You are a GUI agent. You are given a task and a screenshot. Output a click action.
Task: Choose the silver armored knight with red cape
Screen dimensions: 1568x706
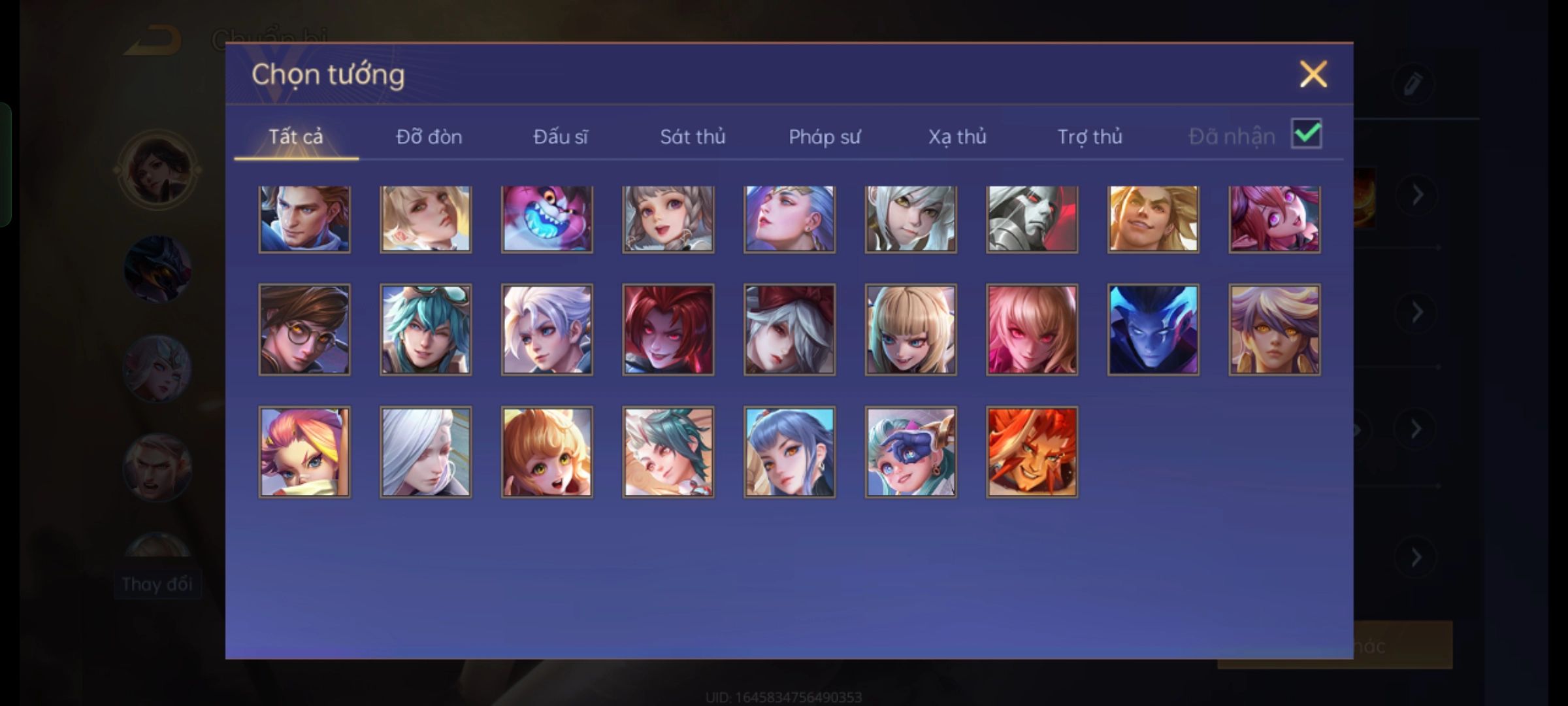(1032, 219)
